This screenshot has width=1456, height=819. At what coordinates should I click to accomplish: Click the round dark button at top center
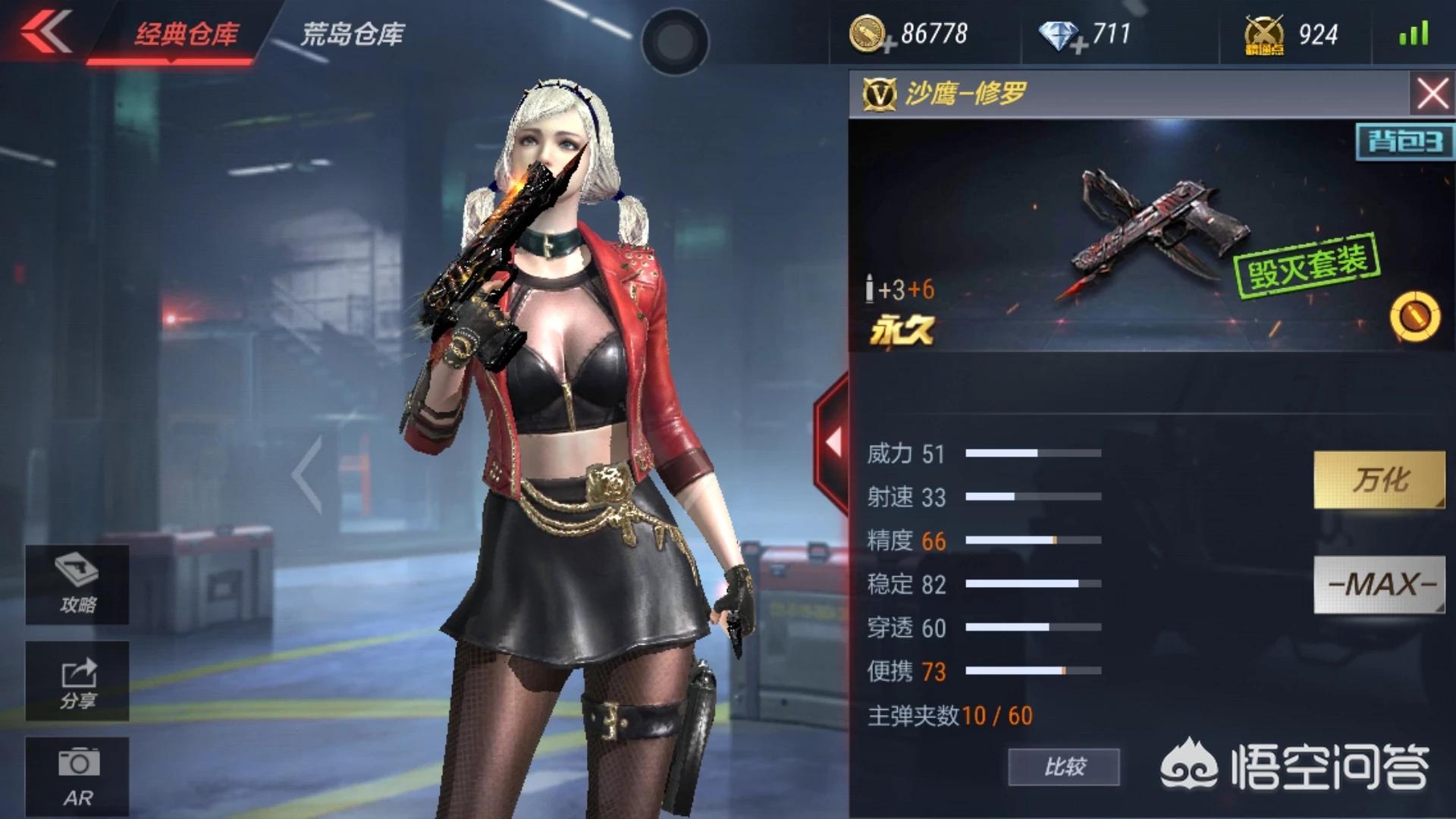point(674,42)
